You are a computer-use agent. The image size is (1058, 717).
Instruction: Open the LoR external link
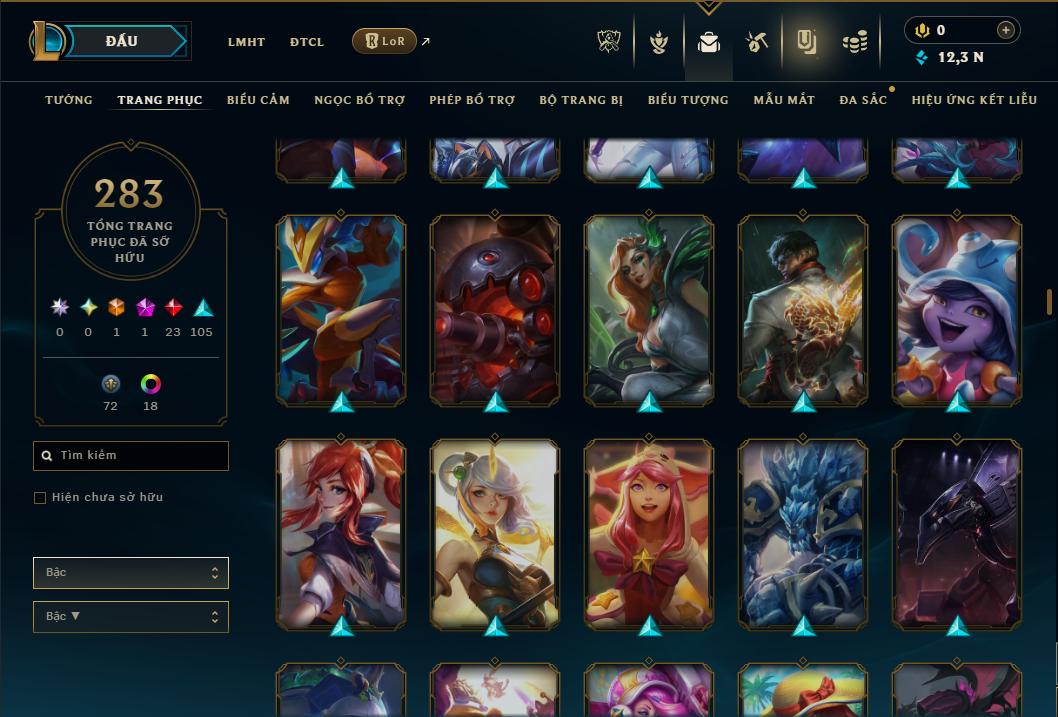click(x=385, y=41)
